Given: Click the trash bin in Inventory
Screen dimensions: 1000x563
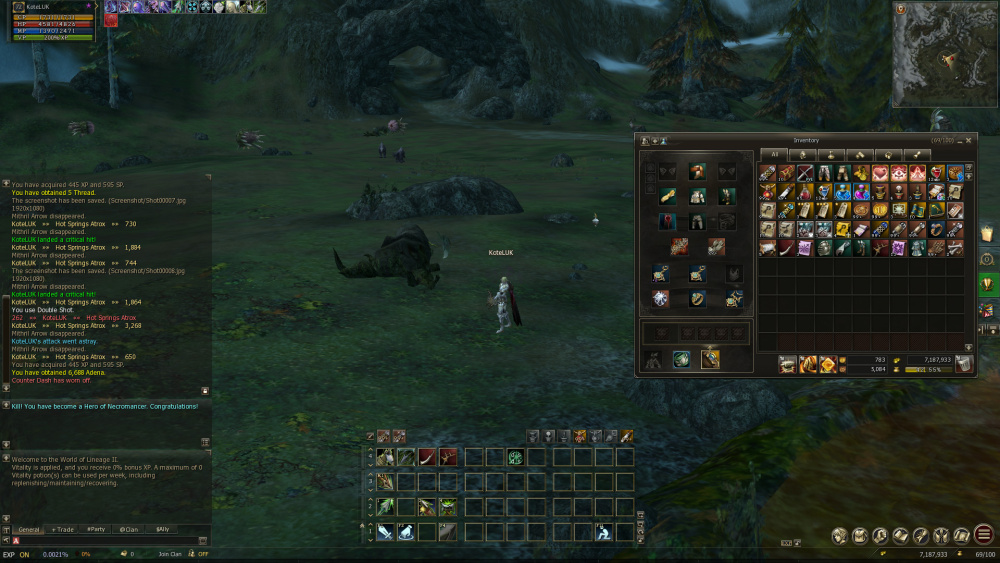Looking at the screenshot, I should point(962,364).
